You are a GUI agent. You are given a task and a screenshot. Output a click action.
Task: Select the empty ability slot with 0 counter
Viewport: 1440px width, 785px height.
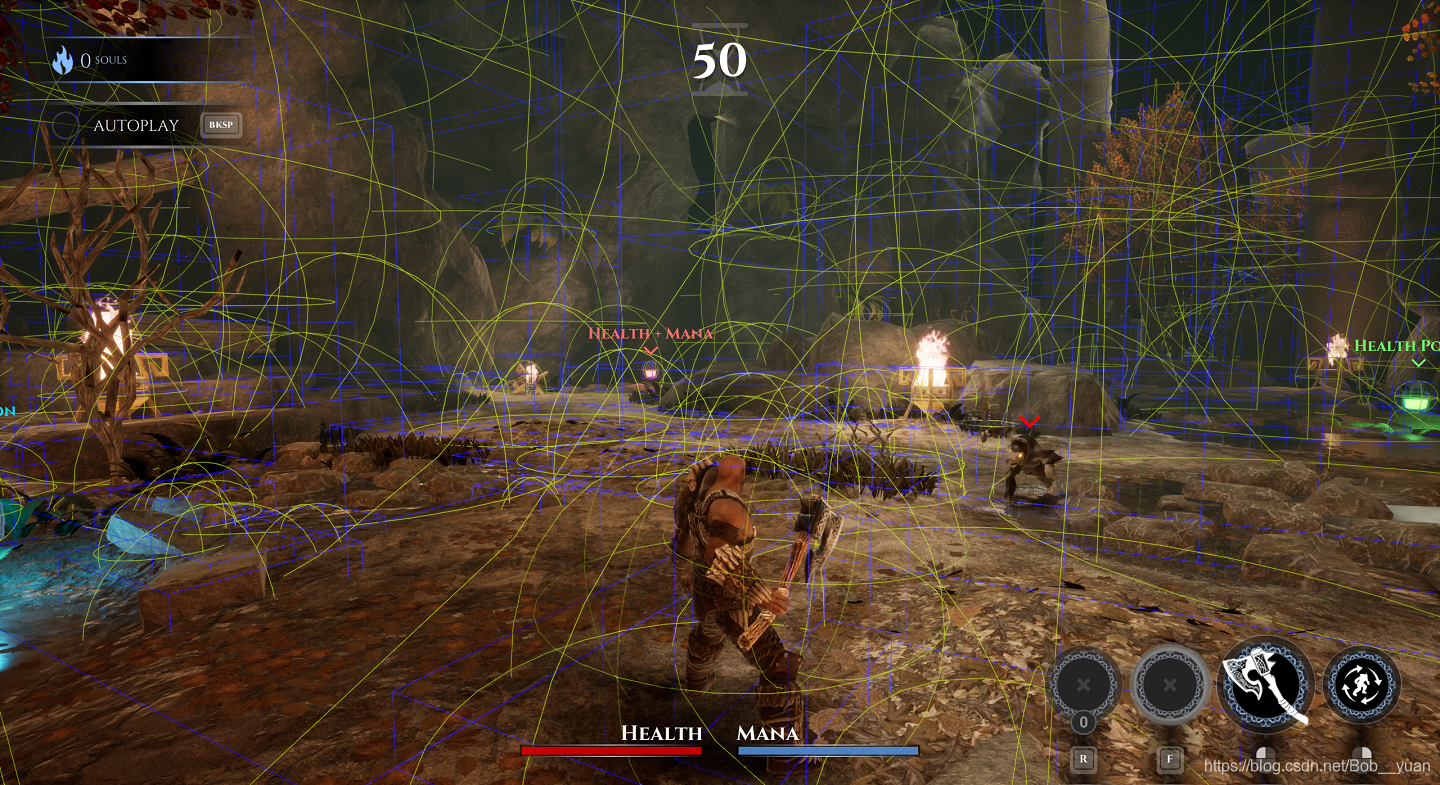click(1083, 686)
